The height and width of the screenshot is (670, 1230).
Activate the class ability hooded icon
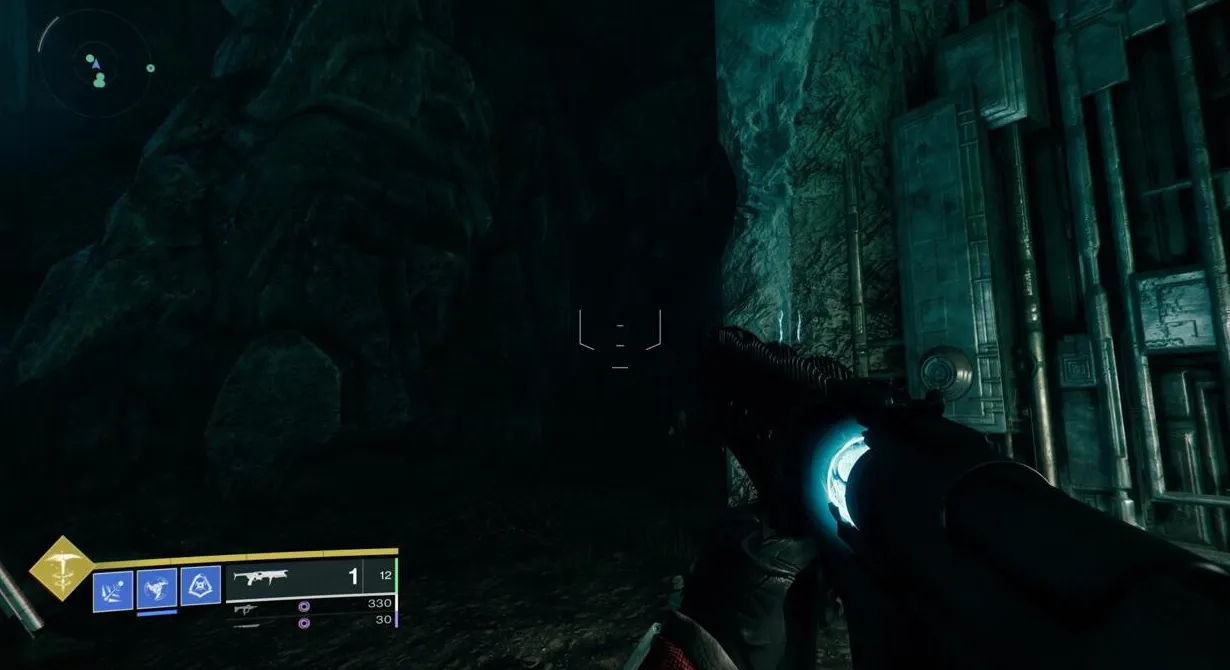[200, 586]
